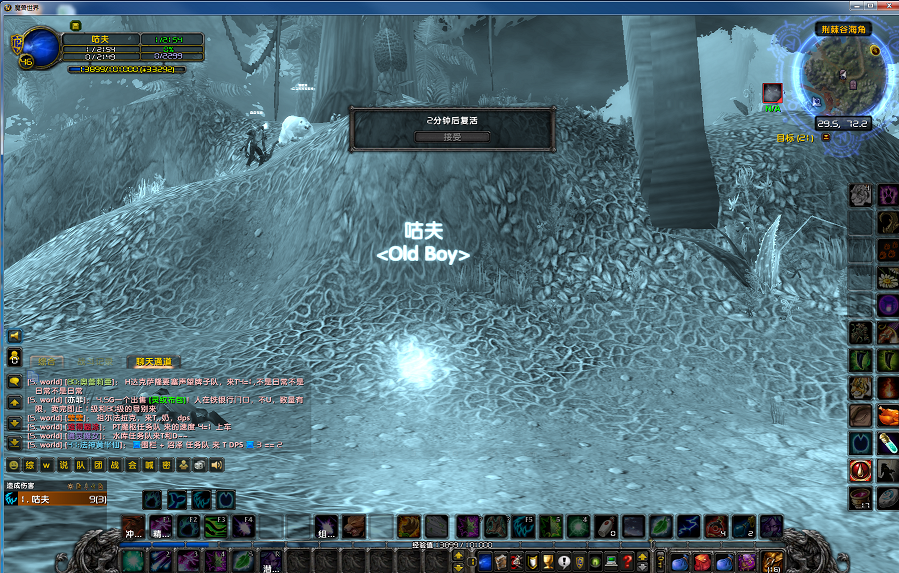Screen dimensions: 899x573
Task: Accept the resurrection in the revive dialog
Action: (452, 137)
